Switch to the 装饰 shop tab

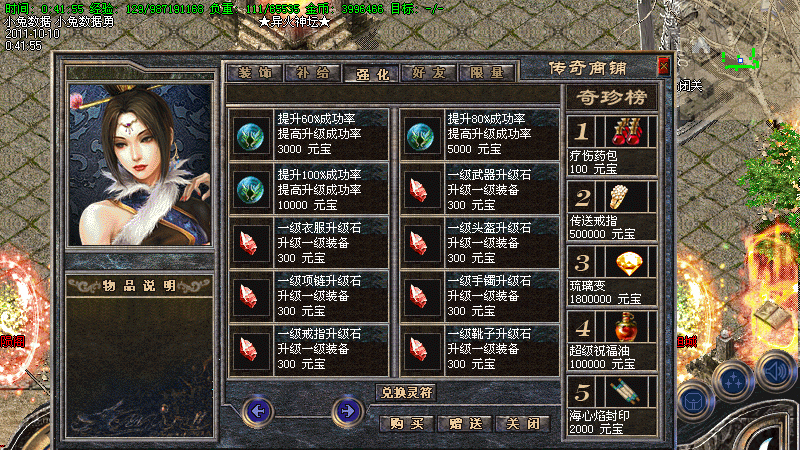coord(255,73)
